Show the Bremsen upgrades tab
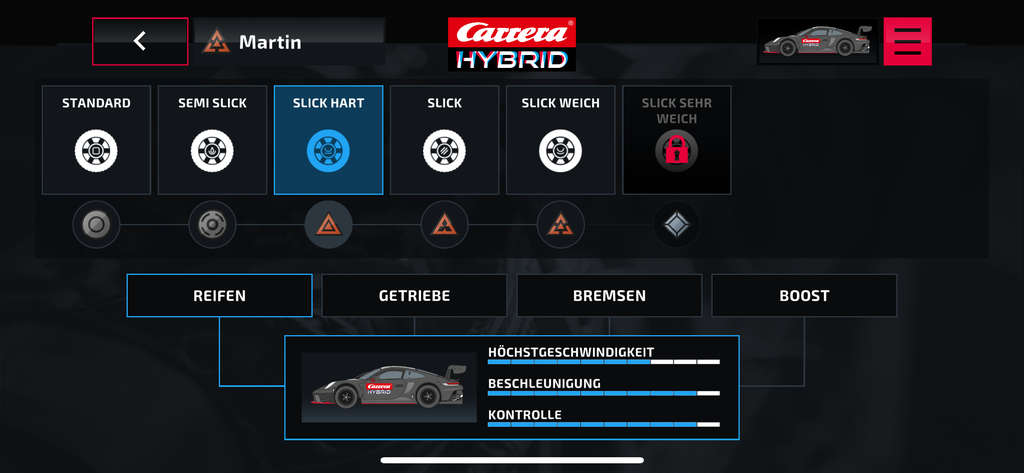The image size is (1024, 473). click(x=609, y=296)
